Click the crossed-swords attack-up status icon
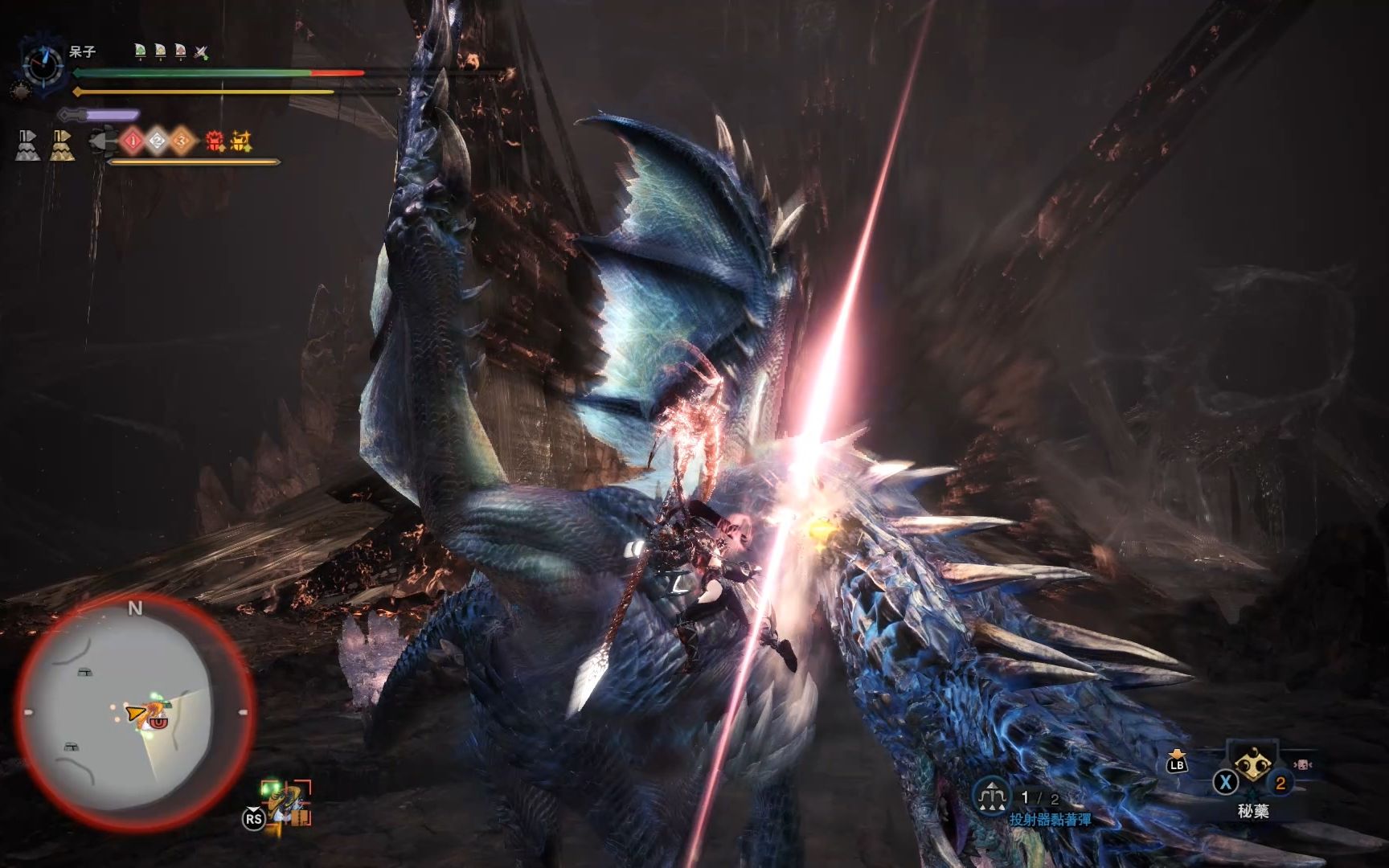The image size is (1389, 868). click(201, 53)
